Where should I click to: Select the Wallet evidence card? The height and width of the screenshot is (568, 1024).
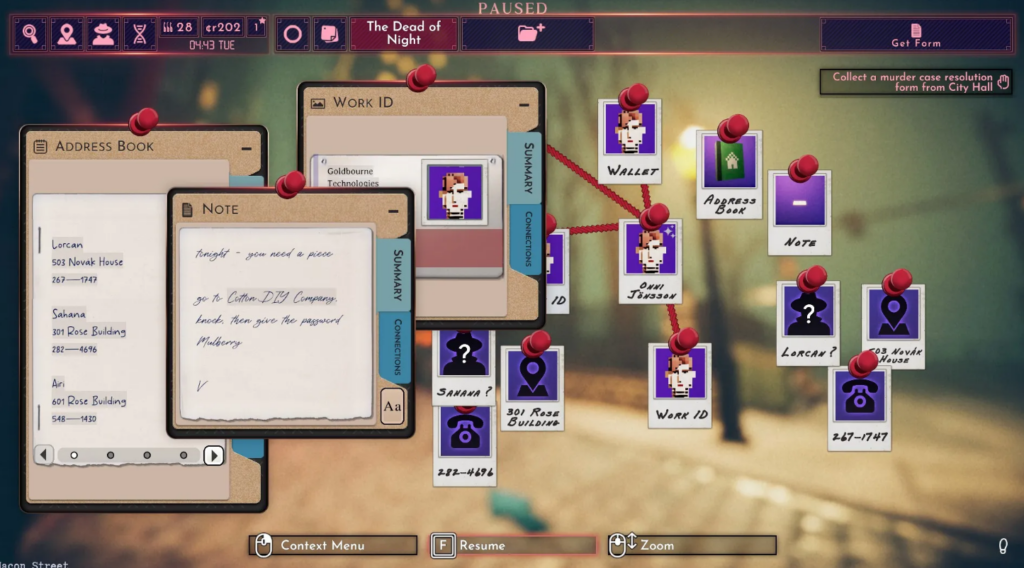coord(630,139)
